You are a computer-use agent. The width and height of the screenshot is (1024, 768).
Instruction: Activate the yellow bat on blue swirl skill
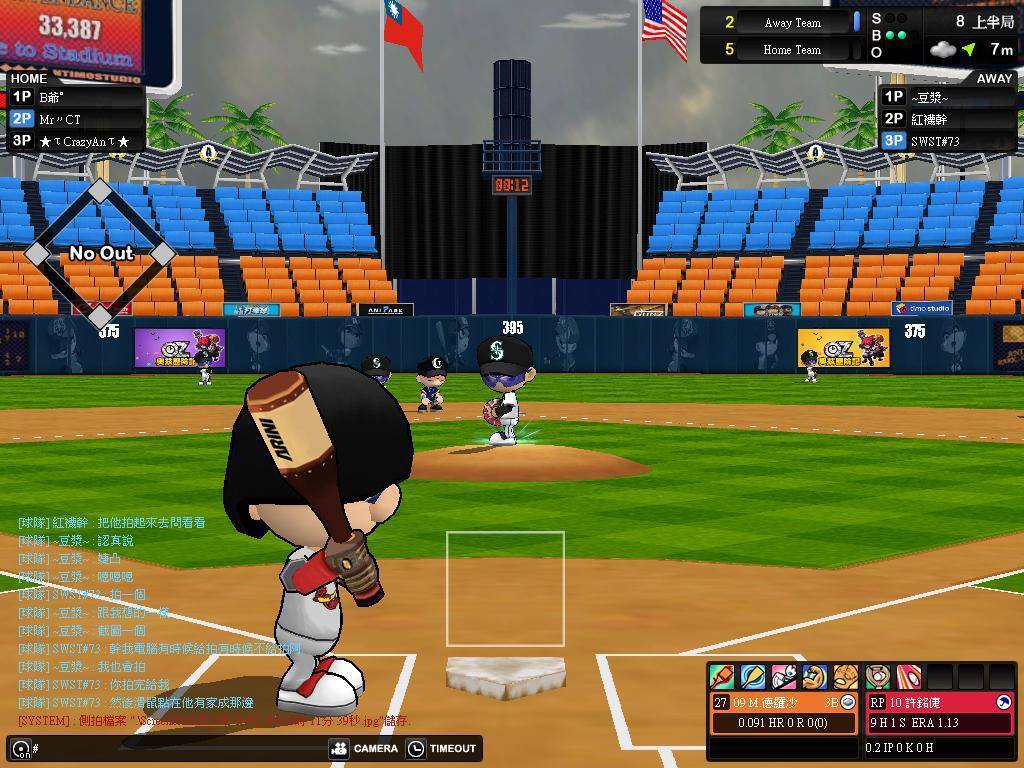(753, 677)
